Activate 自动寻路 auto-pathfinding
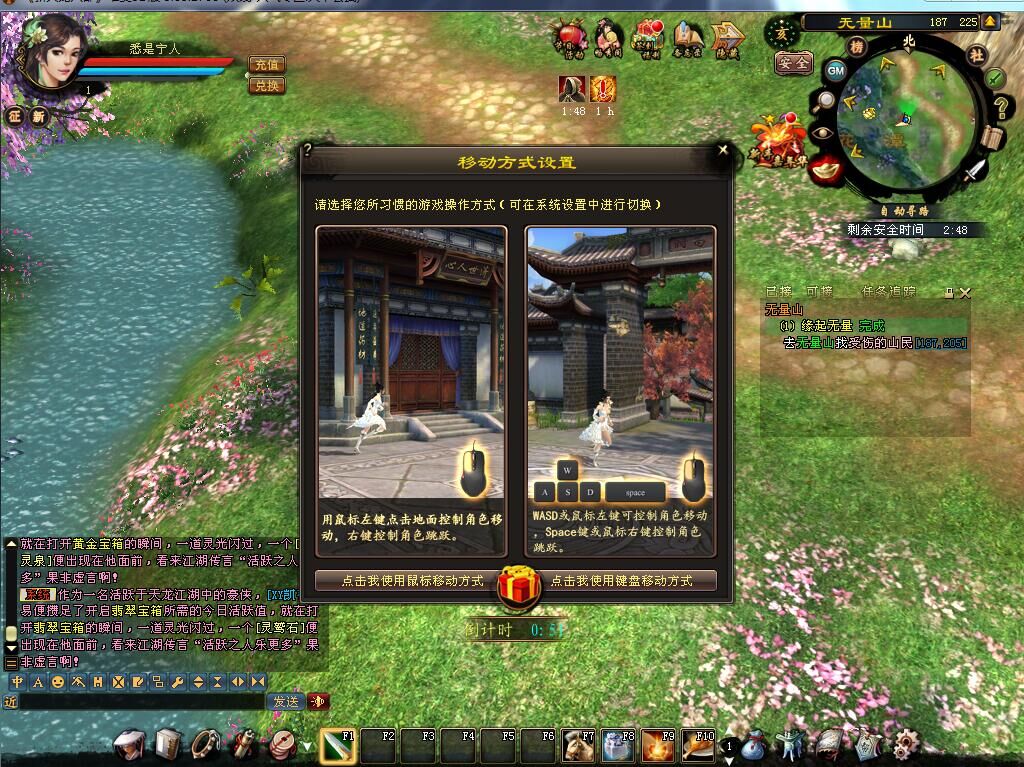1024x767 pixels. [904, 211]
